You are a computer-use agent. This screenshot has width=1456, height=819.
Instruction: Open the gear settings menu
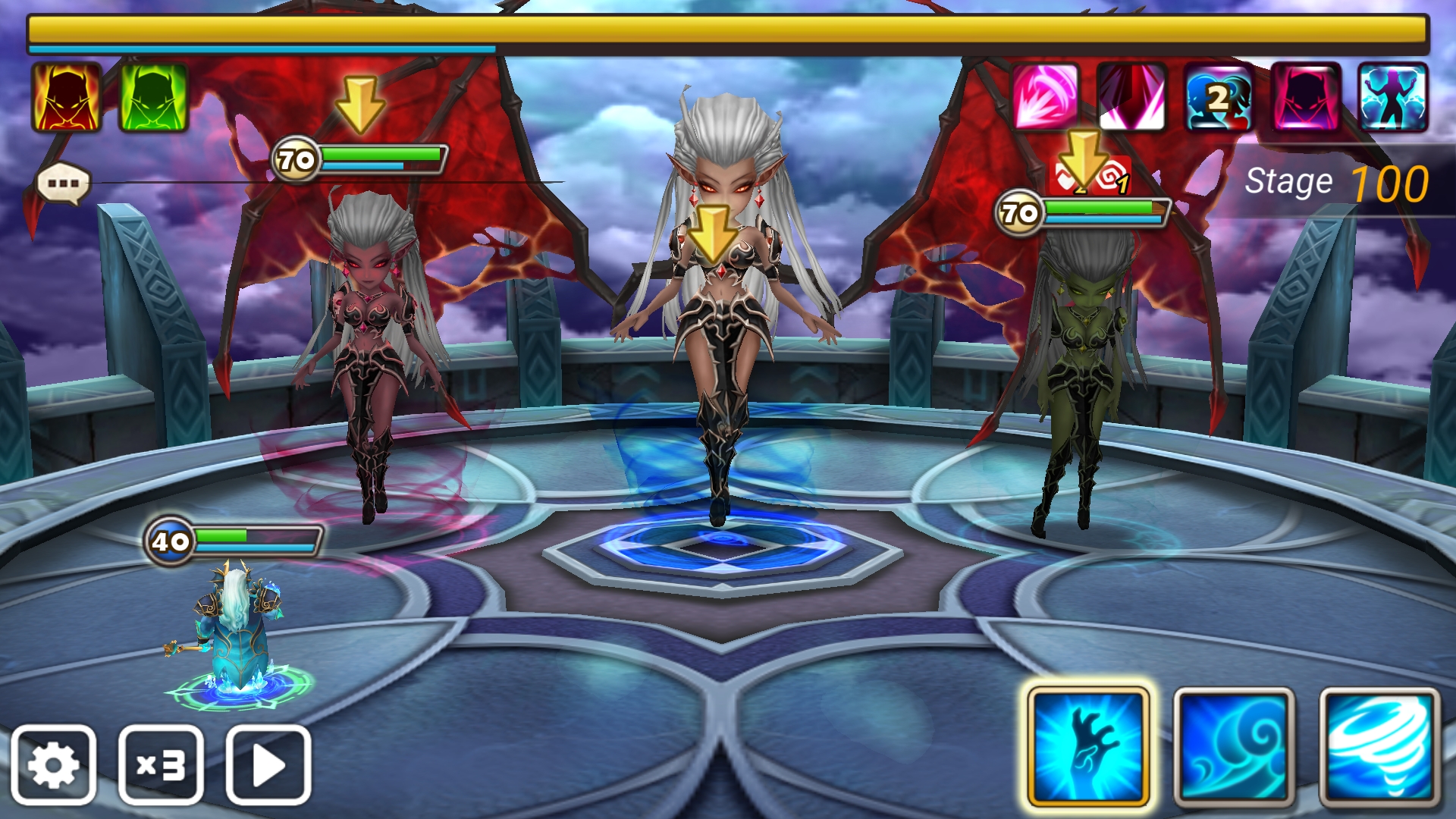click(53, 764)
